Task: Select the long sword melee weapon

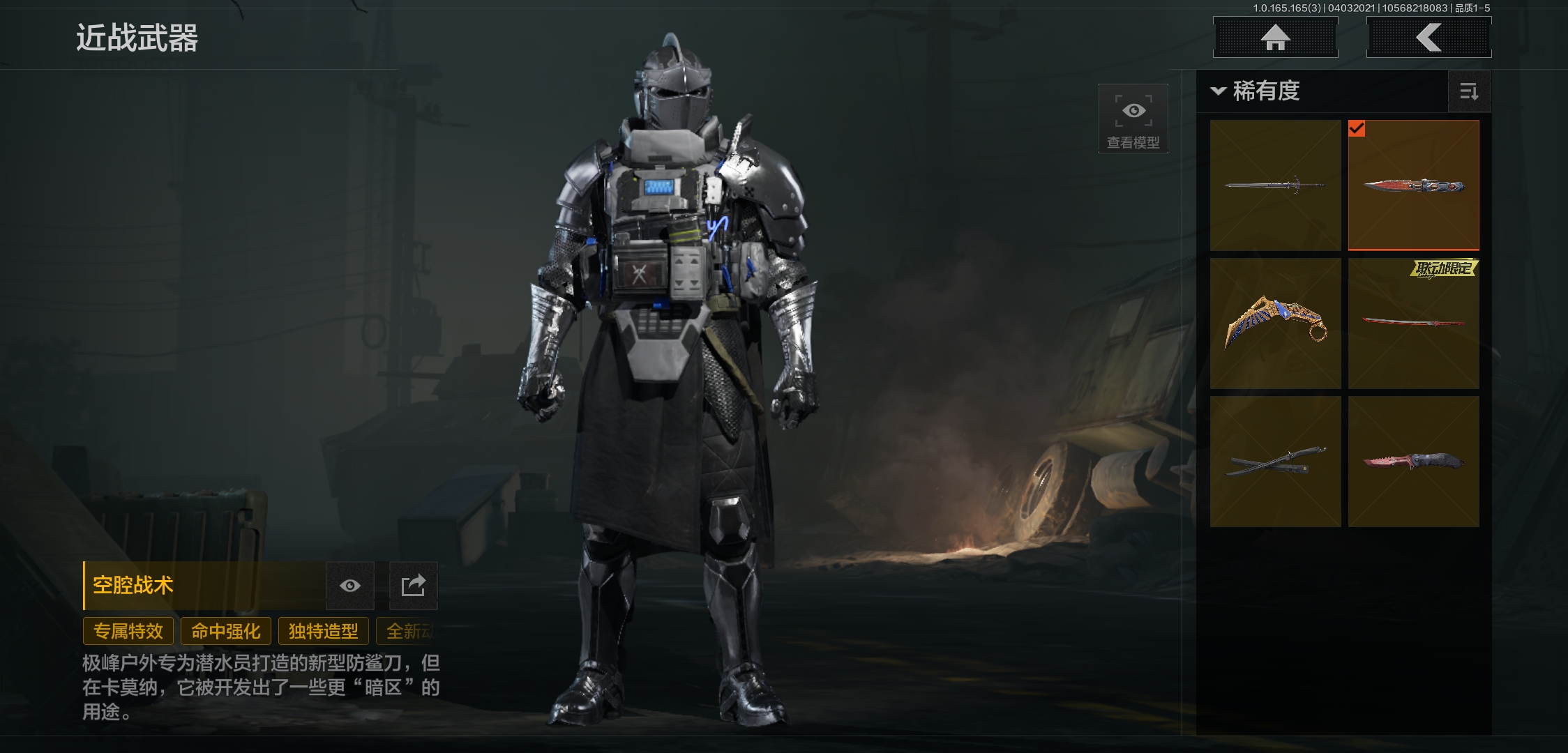Action: pyautogui.click(x=1275, y=185)
